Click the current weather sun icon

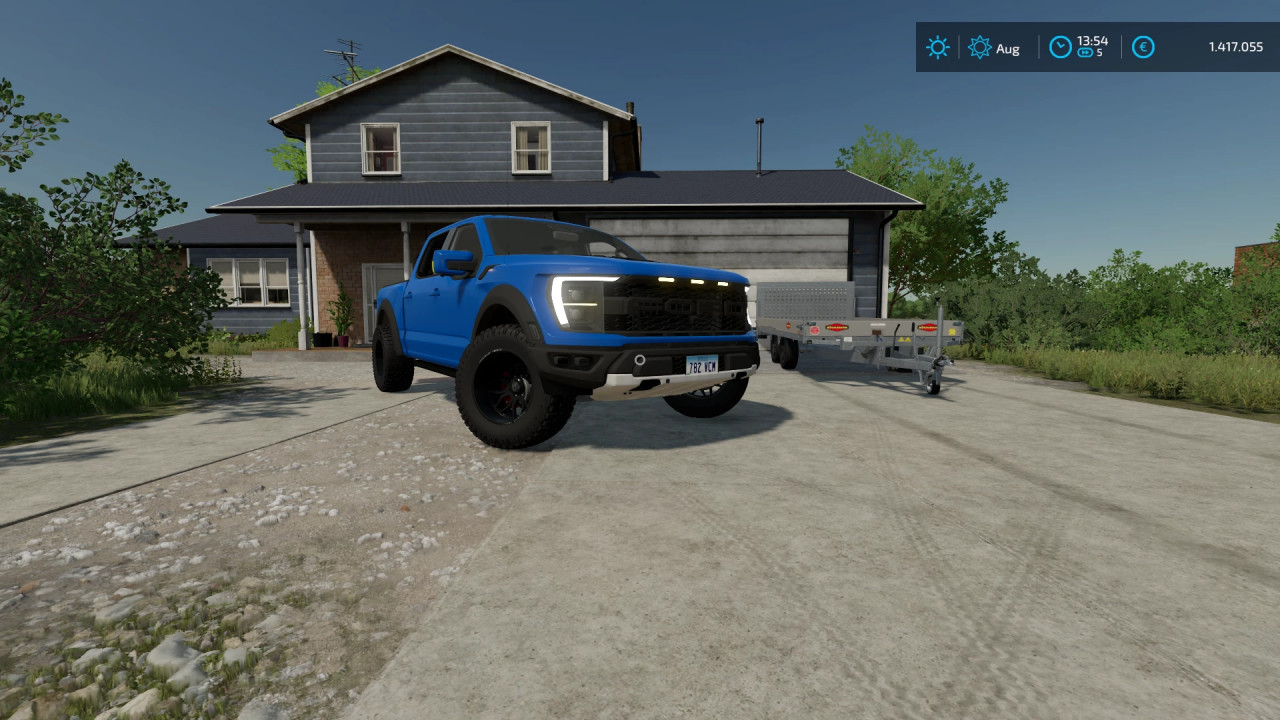[937, 47]
